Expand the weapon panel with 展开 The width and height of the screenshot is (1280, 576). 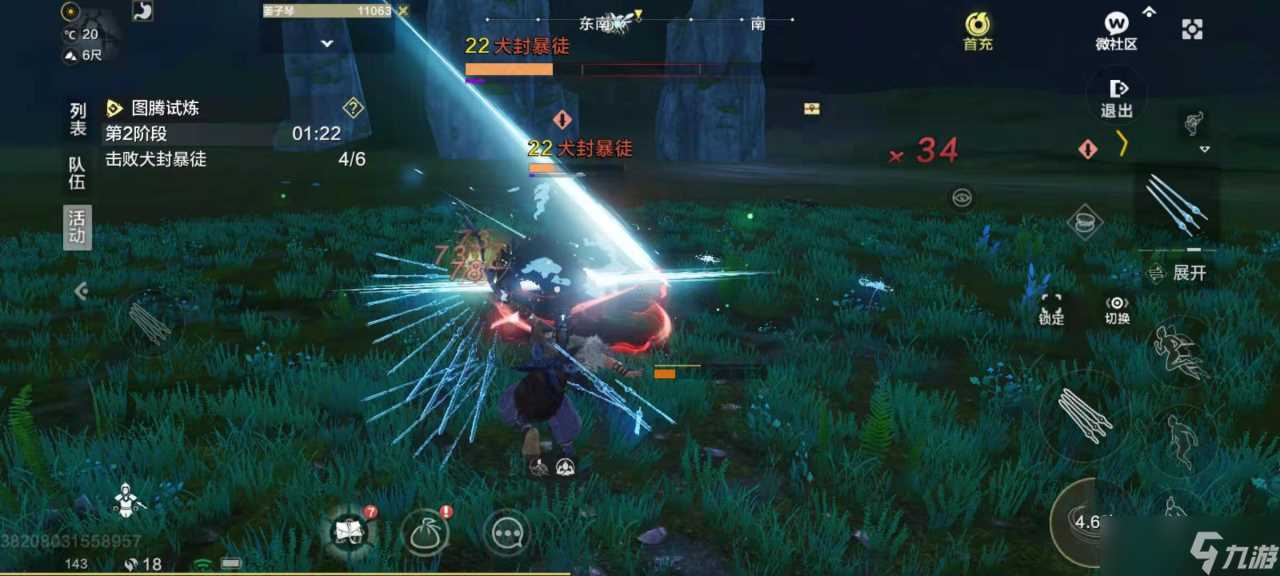click(x=1181, y=273)
